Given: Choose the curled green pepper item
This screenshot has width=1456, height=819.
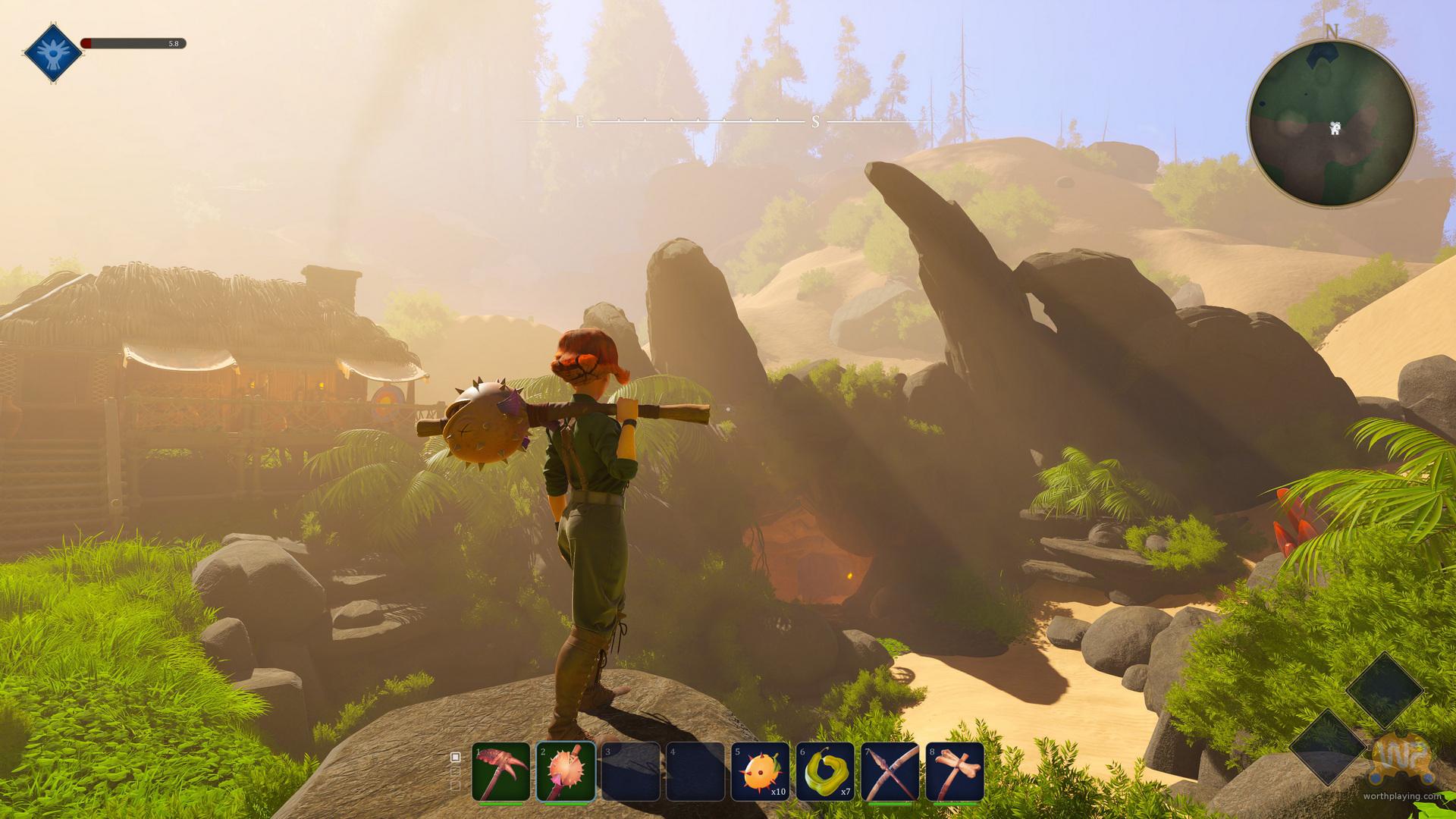Looking at the screenshot, I should (825, 771).
